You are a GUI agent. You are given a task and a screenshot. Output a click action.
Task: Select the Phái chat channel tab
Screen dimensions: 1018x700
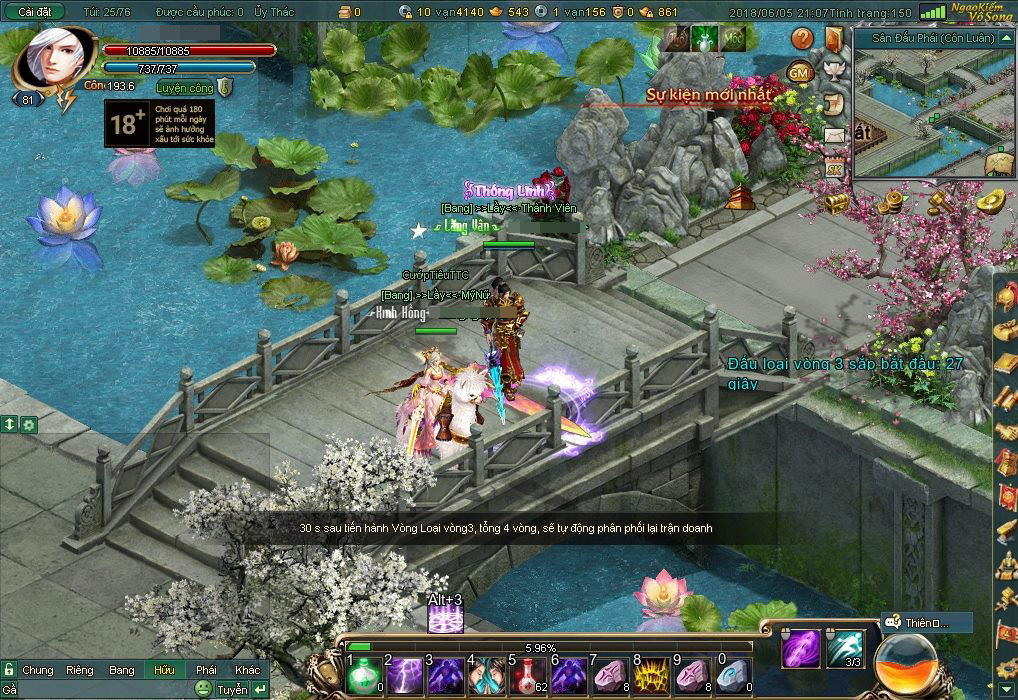(x=206, y=670)
